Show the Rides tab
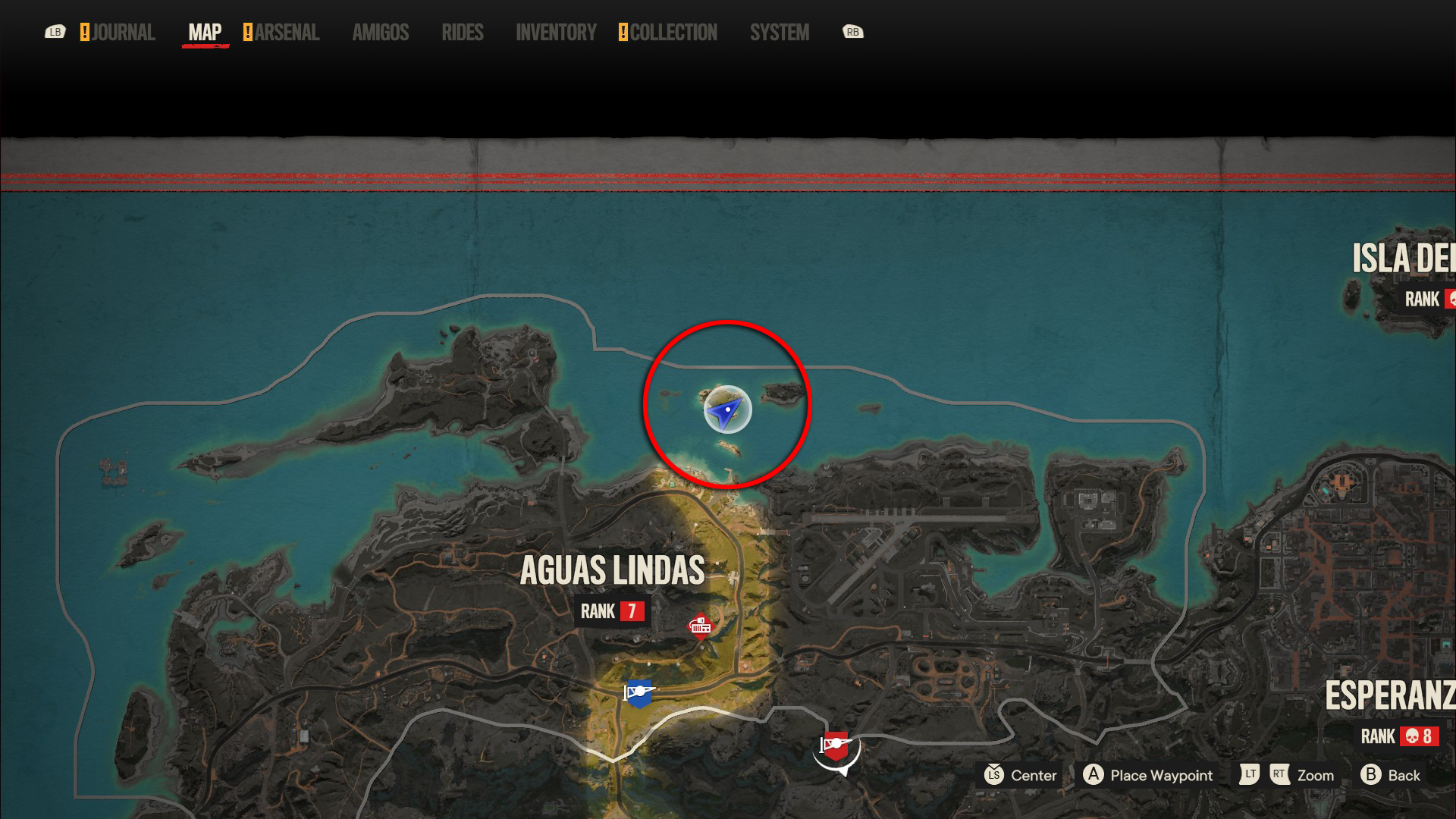This screenshot has width=1456, height=819. coord(463,33)
